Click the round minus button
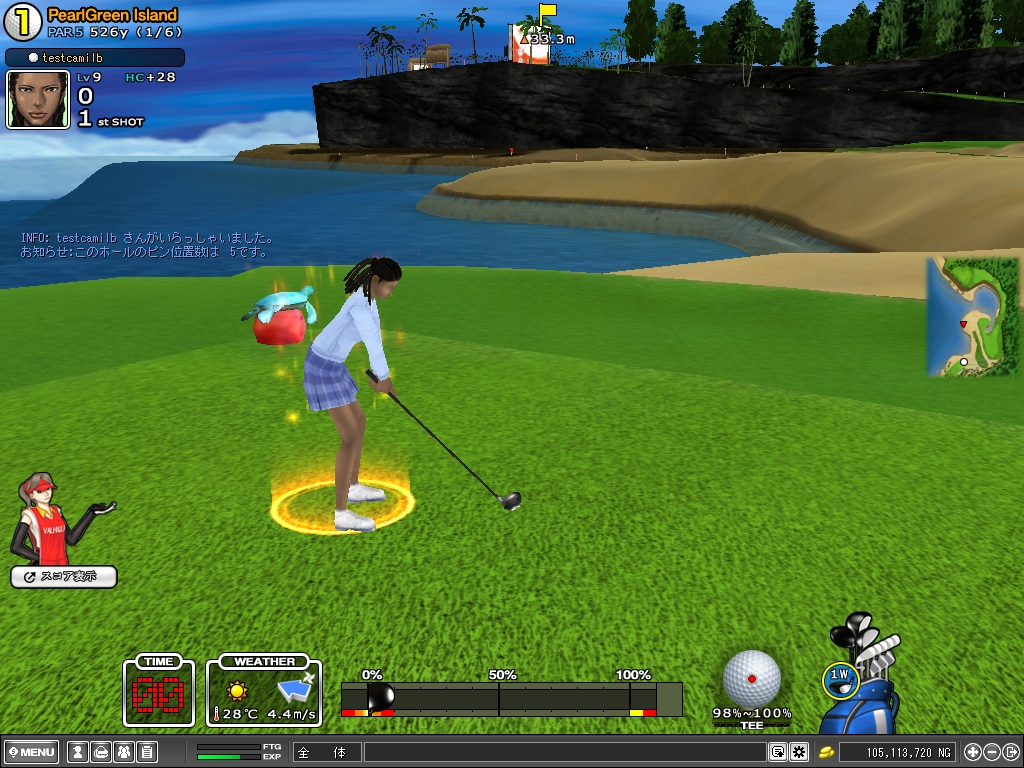The height and width of the screenshot is (768, 1024). (x=991, y=752)
